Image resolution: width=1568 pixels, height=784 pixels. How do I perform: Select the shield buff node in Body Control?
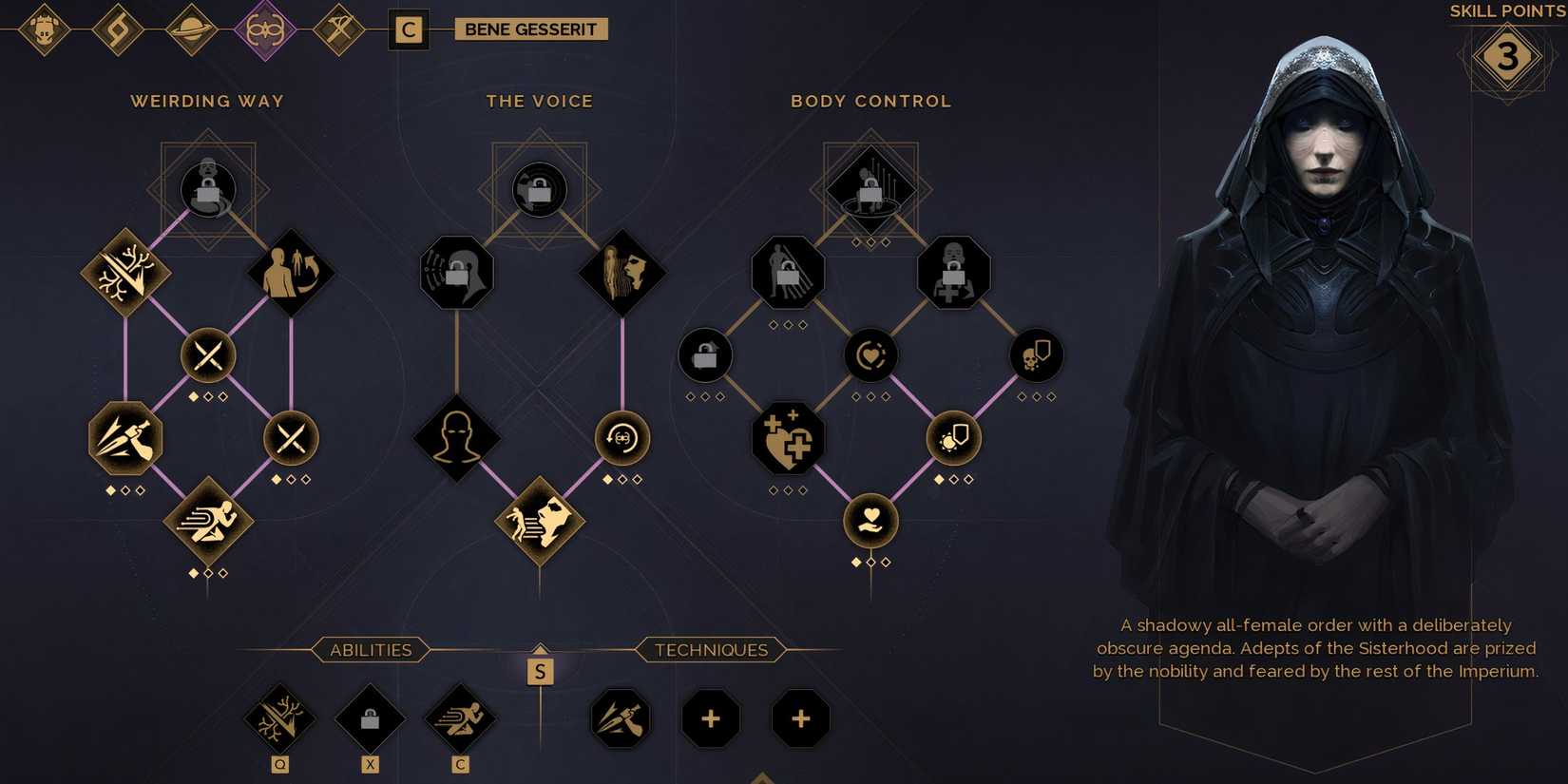click(952, 437)
